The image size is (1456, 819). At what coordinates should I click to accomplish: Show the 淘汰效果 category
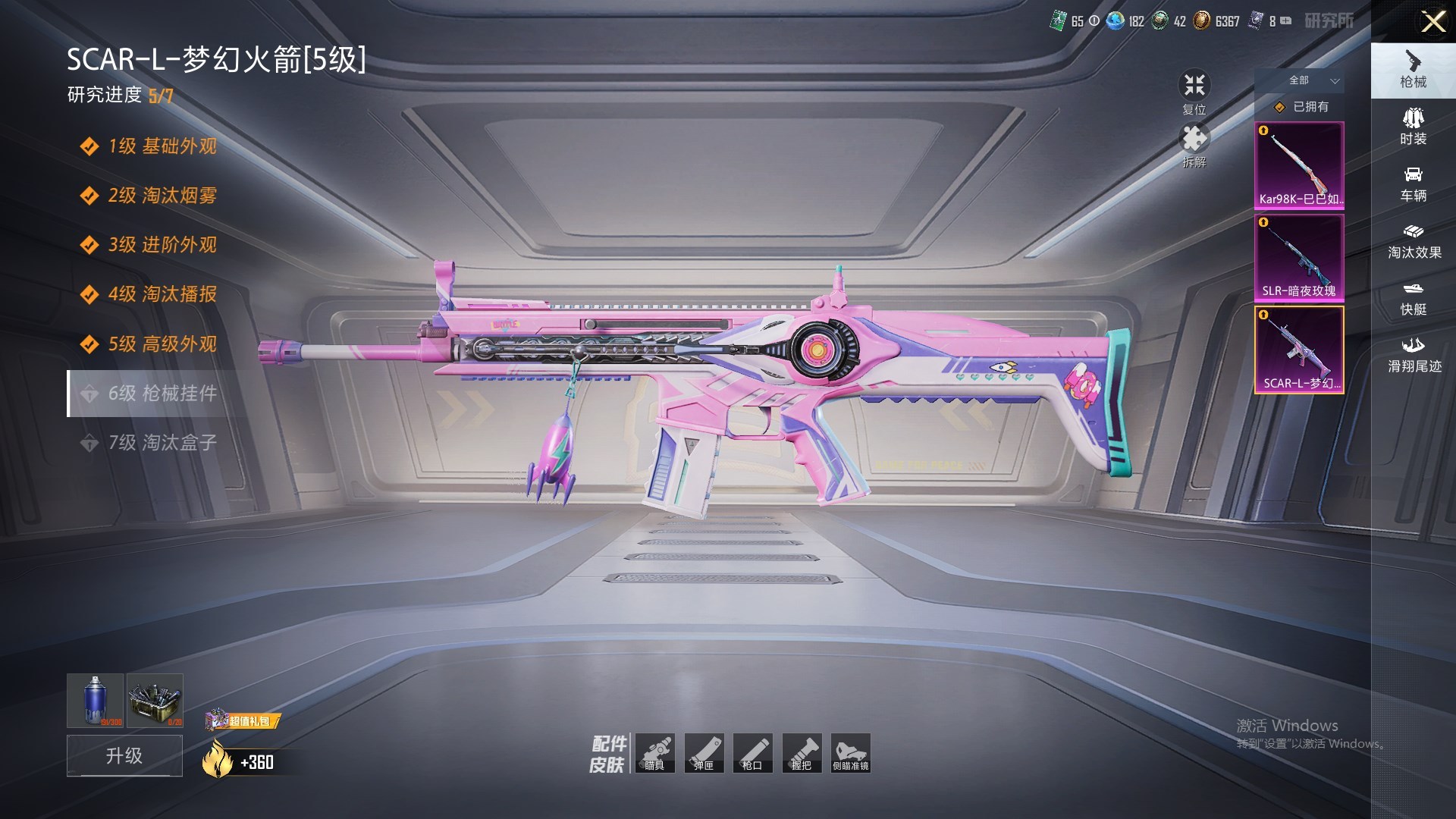point(1413,241)
